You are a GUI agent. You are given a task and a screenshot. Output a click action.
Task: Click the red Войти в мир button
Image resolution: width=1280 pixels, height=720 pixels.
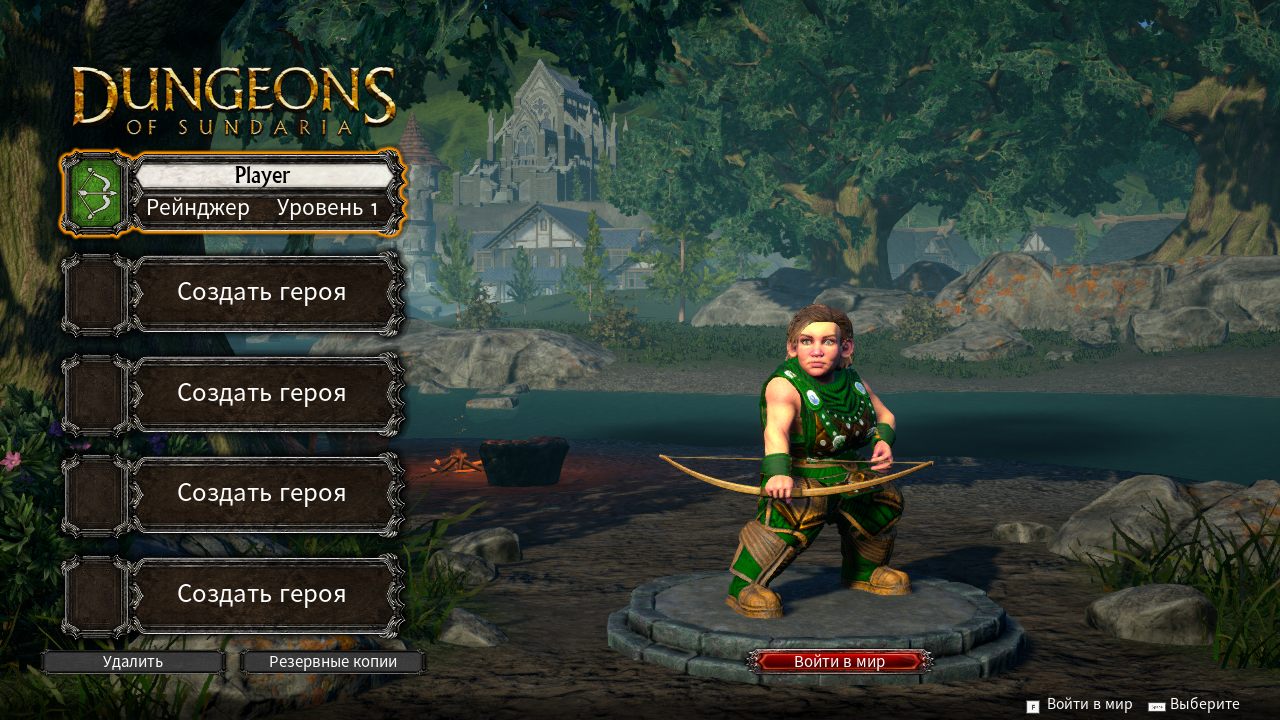tap(843, 660)
